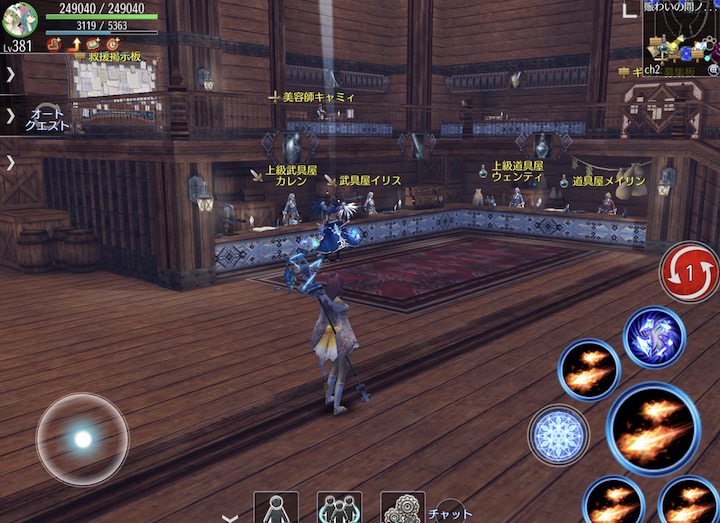Viewport: 720px width, 523px height.
Task: Collapse the bottom menu bar chevron
Action: (x=230, y=516)
